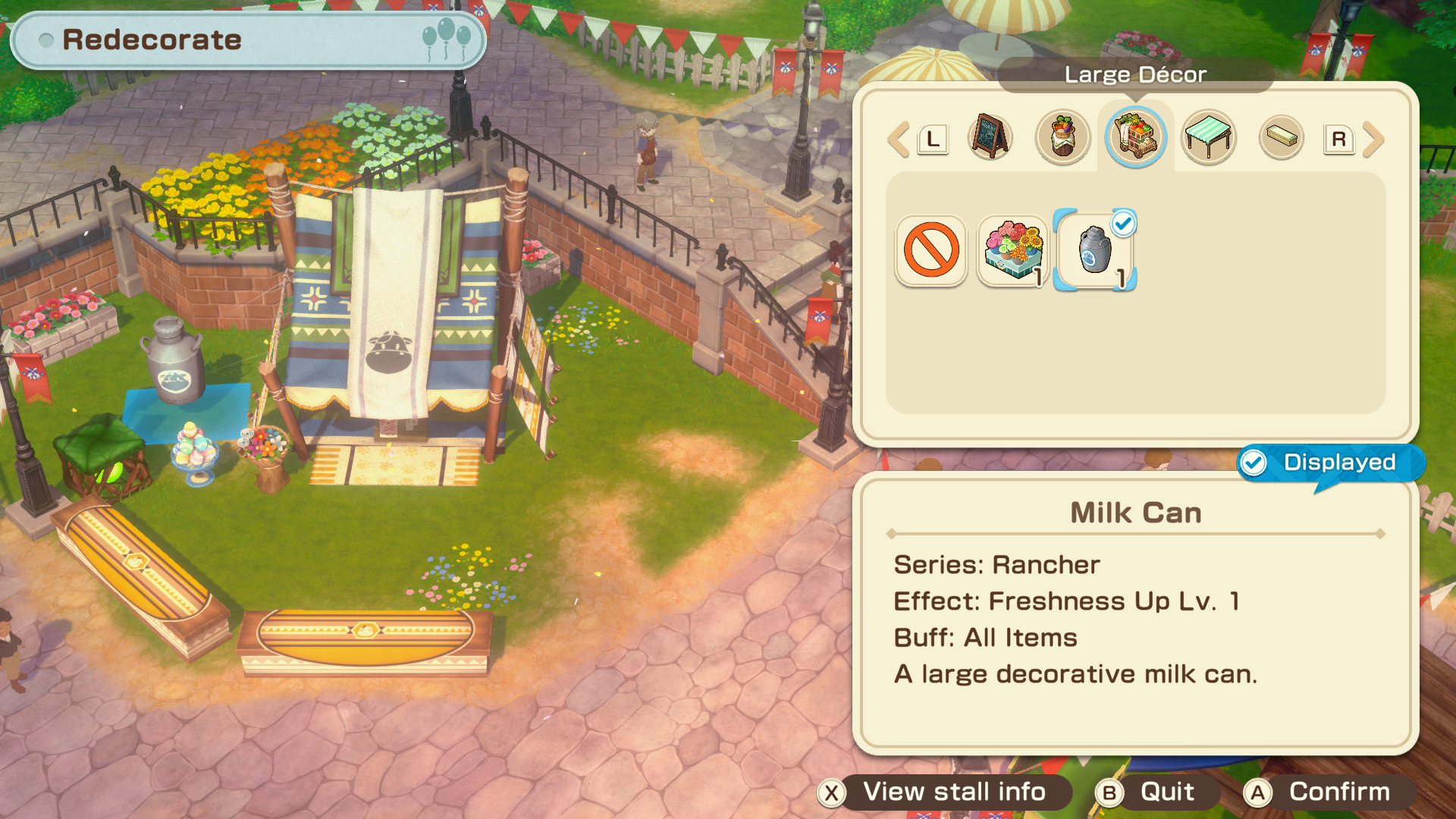Switch to the striped awning tent tab
The width and height of the screenshot is (1456, 819).
1209,137
